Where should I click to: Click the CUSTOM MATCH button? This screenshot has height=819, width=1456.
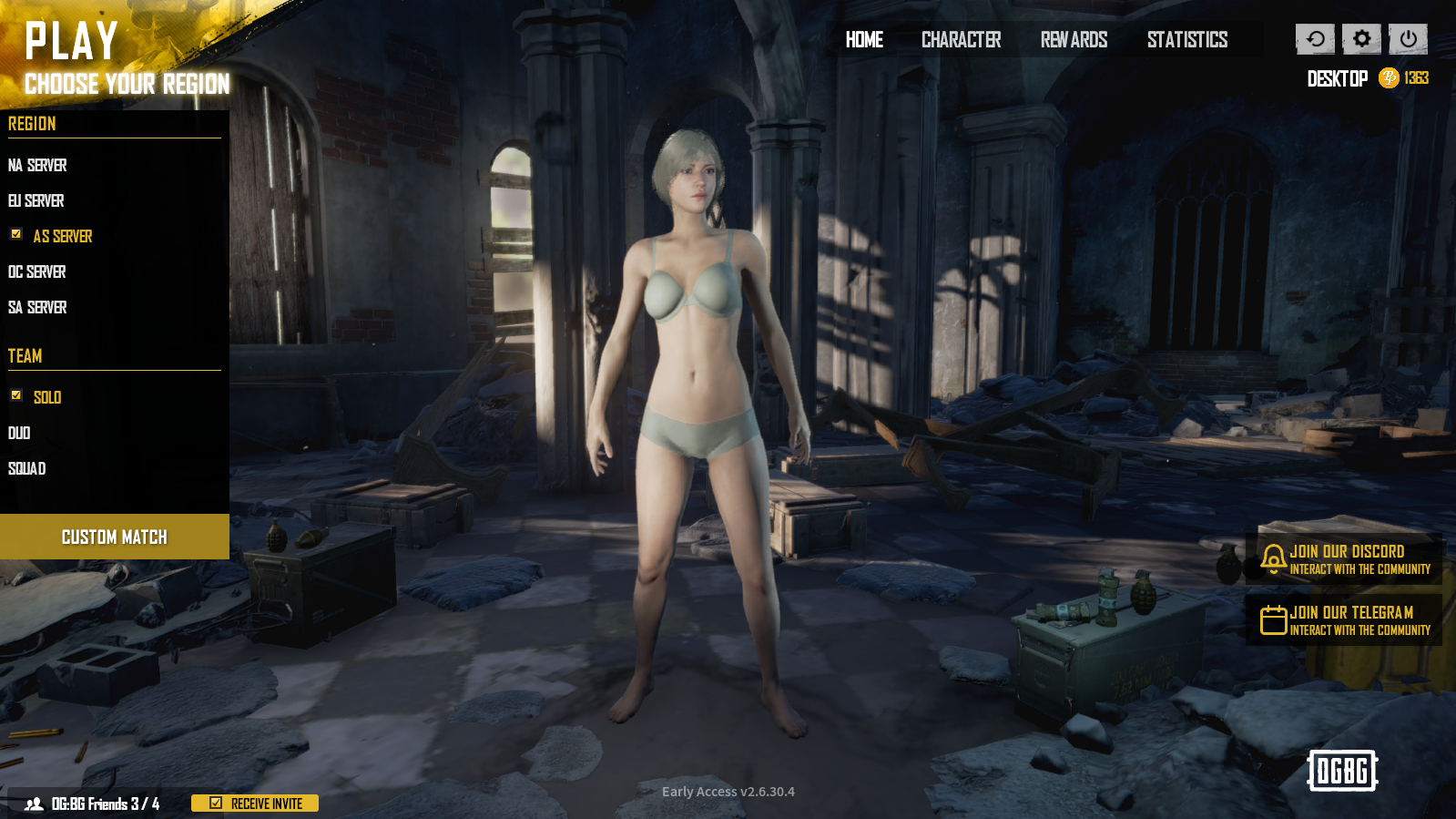pos(115,537)
